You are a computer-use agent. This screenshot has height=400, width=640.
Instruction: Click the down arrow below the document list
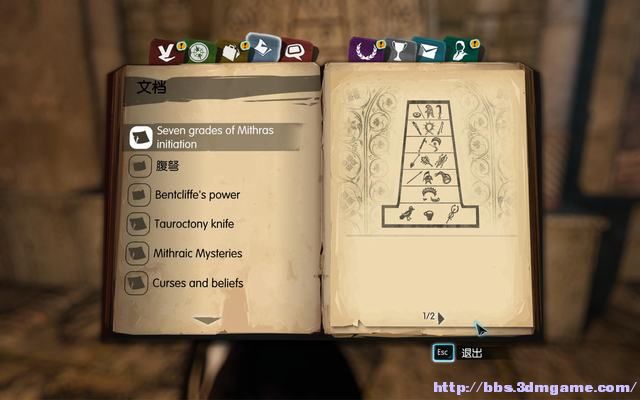[207, 320]
